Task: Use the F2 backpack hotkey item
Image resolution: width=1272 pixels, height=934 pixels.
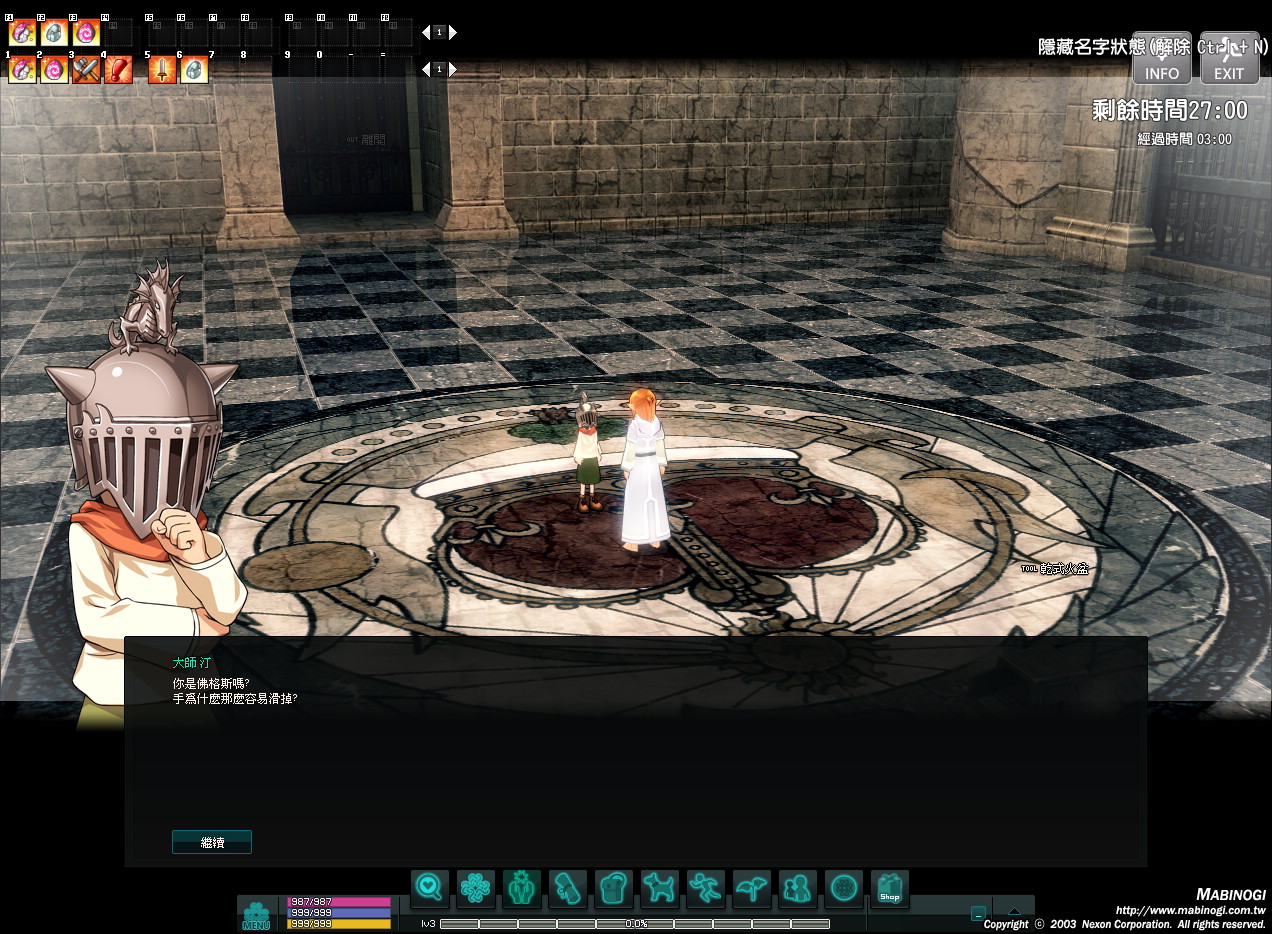Action: pos(54,33)
